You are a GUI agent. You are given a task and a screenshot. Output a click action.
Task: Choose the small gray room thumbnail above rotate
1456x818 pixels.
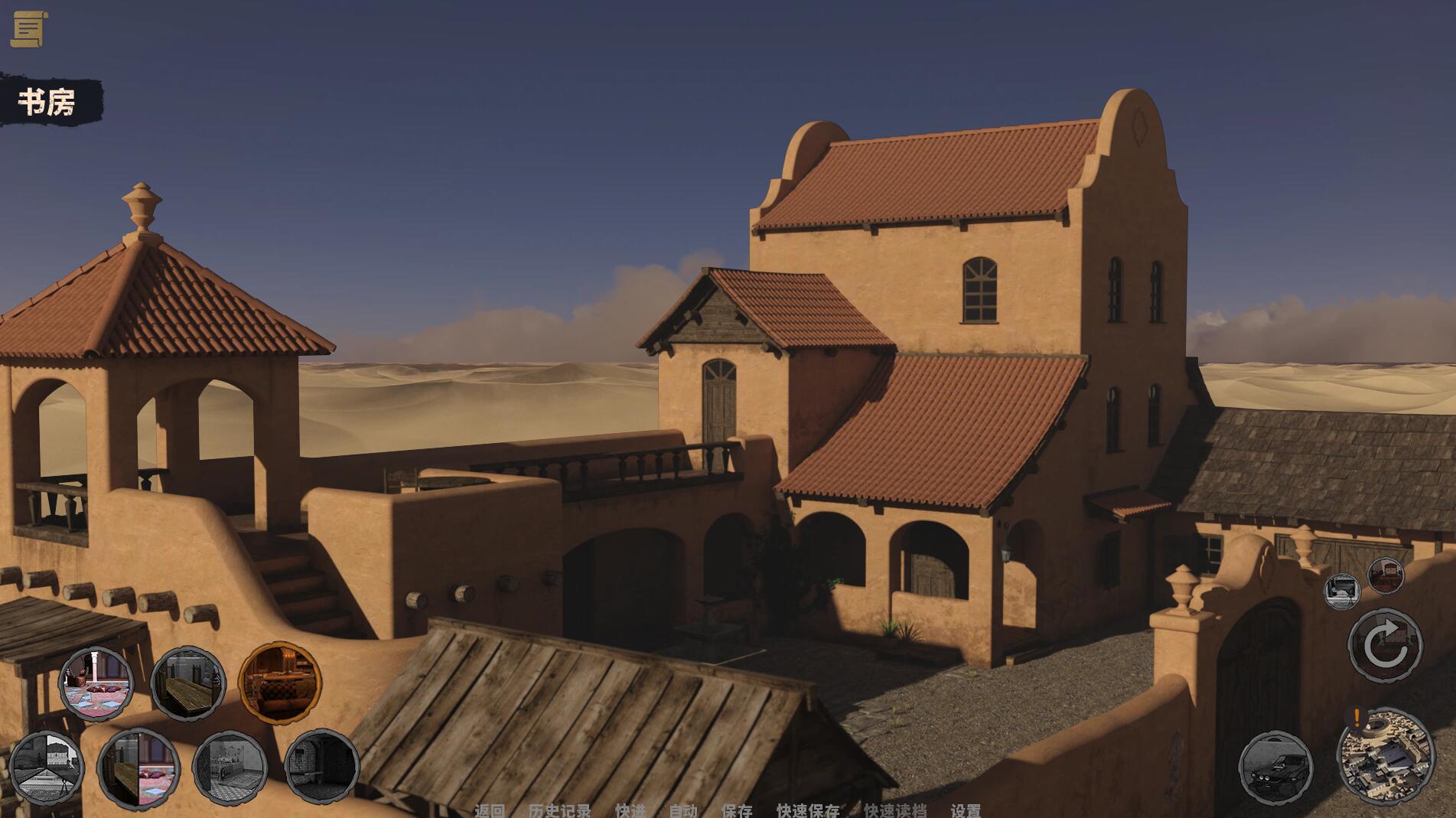pos(1342,591)
